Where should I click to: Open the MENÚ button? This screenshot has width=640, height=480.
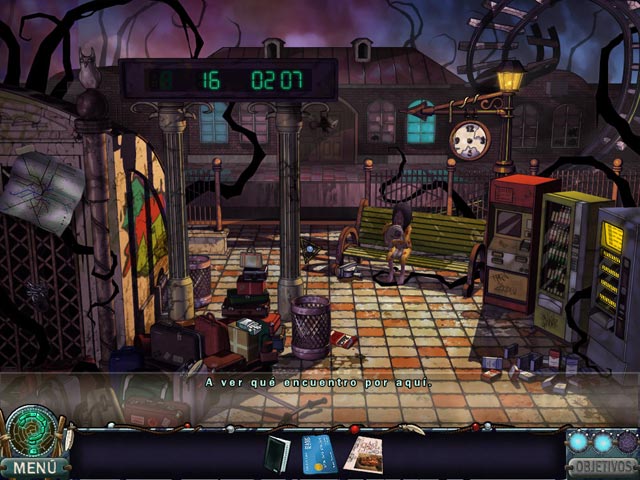[x=35, y=467]
